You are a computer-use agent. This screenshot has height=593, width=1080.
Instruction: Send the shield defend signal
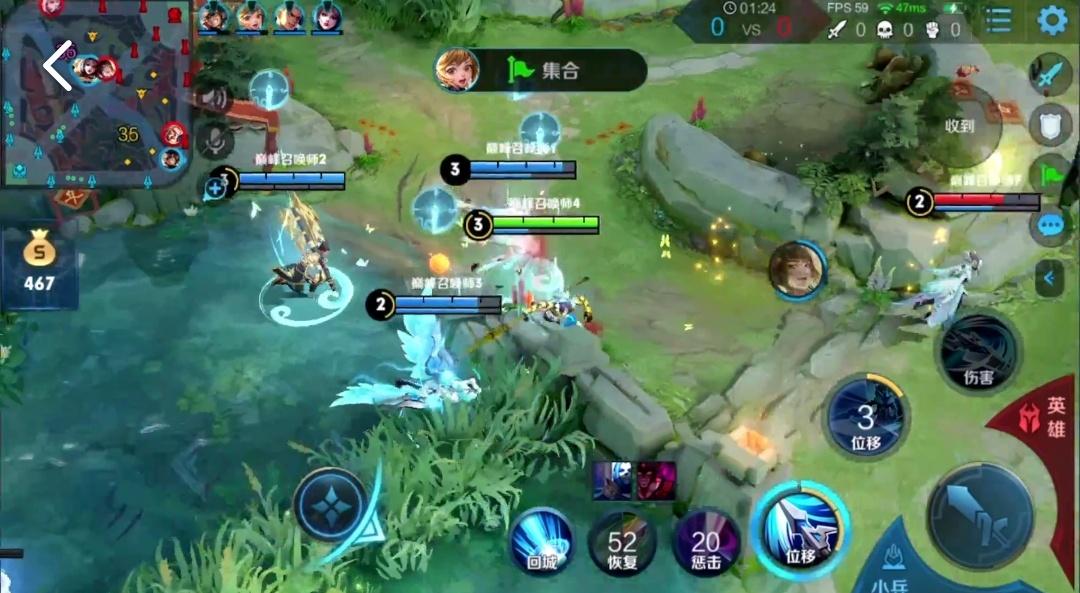point(1050,124)
